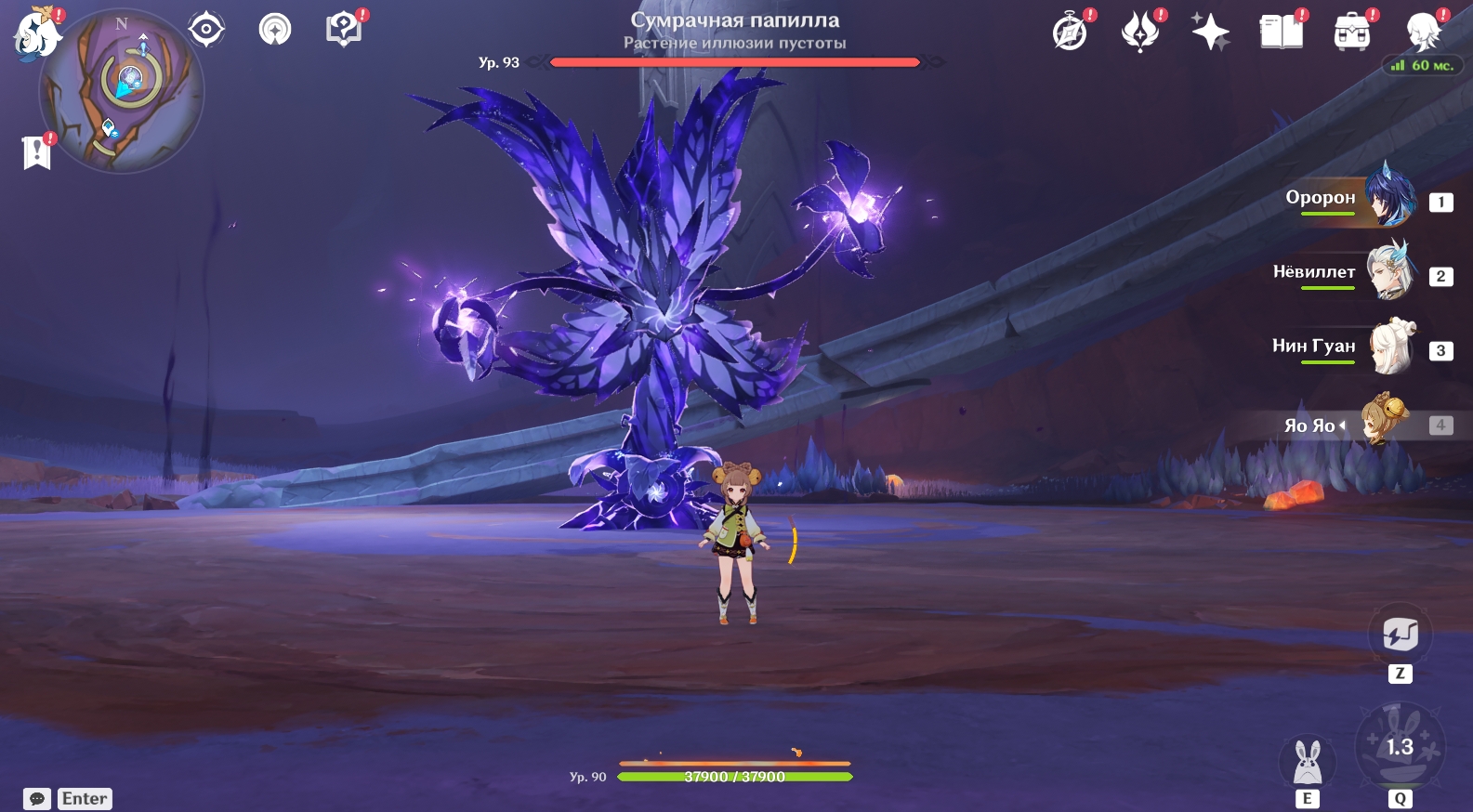
Task: Use the gadget icon above Z
Action: (1400, 635)
